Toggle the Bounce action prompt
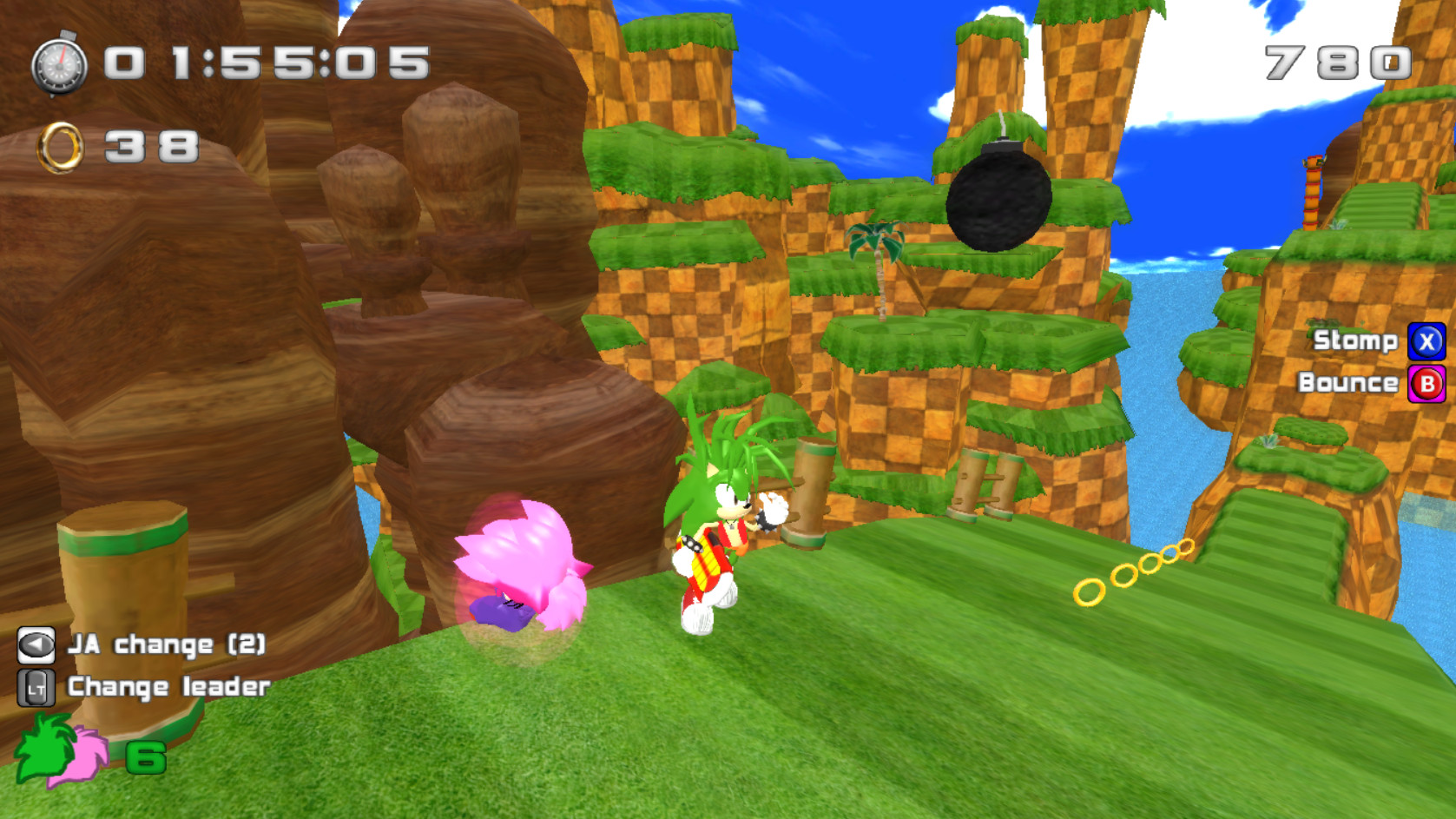This screenshot has width=1456, height=819. [1350, 382]
